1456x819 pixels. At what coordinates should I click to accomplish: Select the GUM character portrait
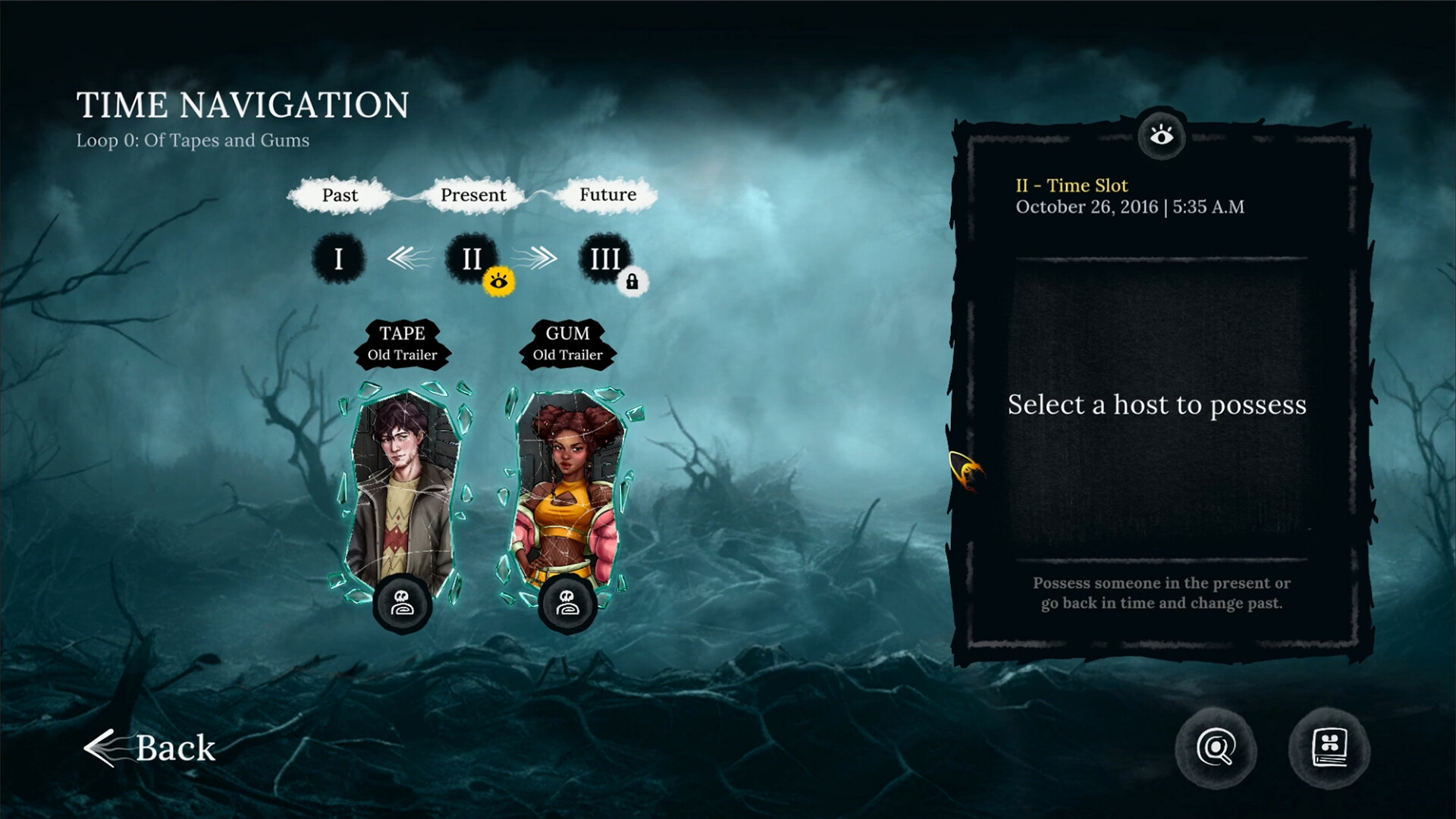click(x=567, y=485)
